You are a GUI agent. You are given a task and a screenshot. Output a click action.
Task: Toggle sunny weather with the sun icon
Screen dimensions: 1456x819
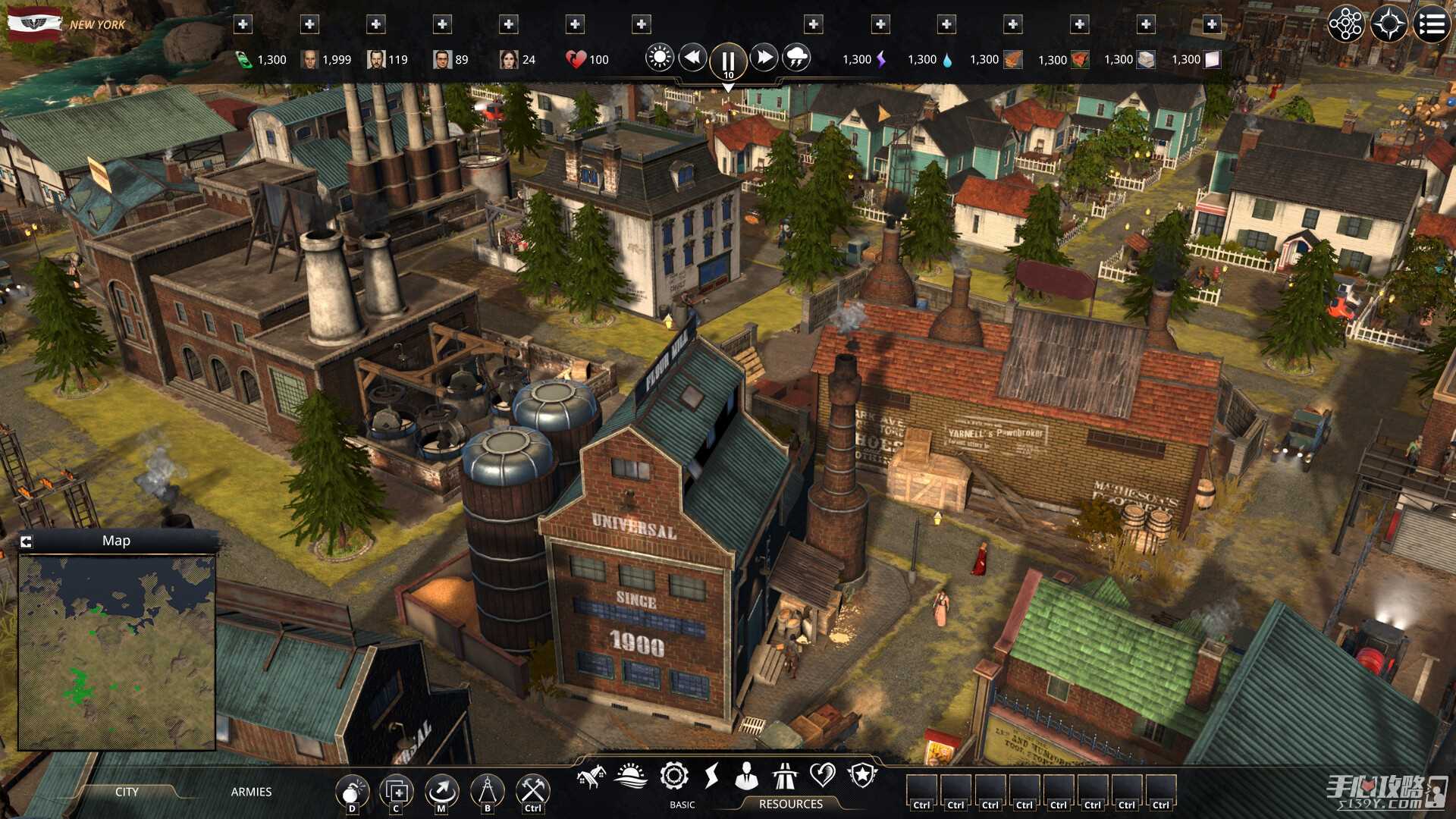pyautogui.click(x=659, y=58)
